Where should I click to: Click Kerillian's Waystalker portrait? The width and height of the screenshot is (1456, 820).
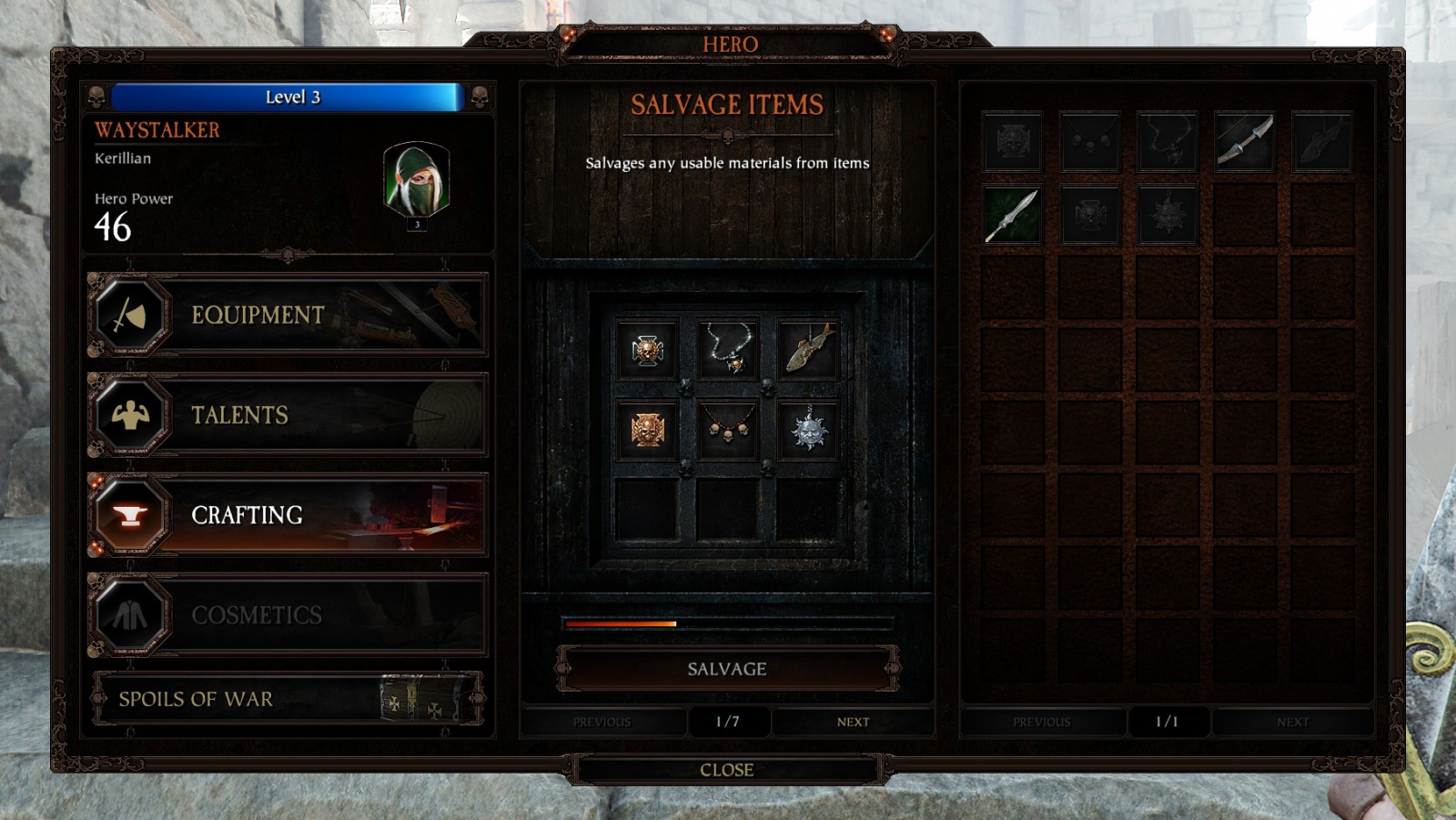(x=416, y=180)
